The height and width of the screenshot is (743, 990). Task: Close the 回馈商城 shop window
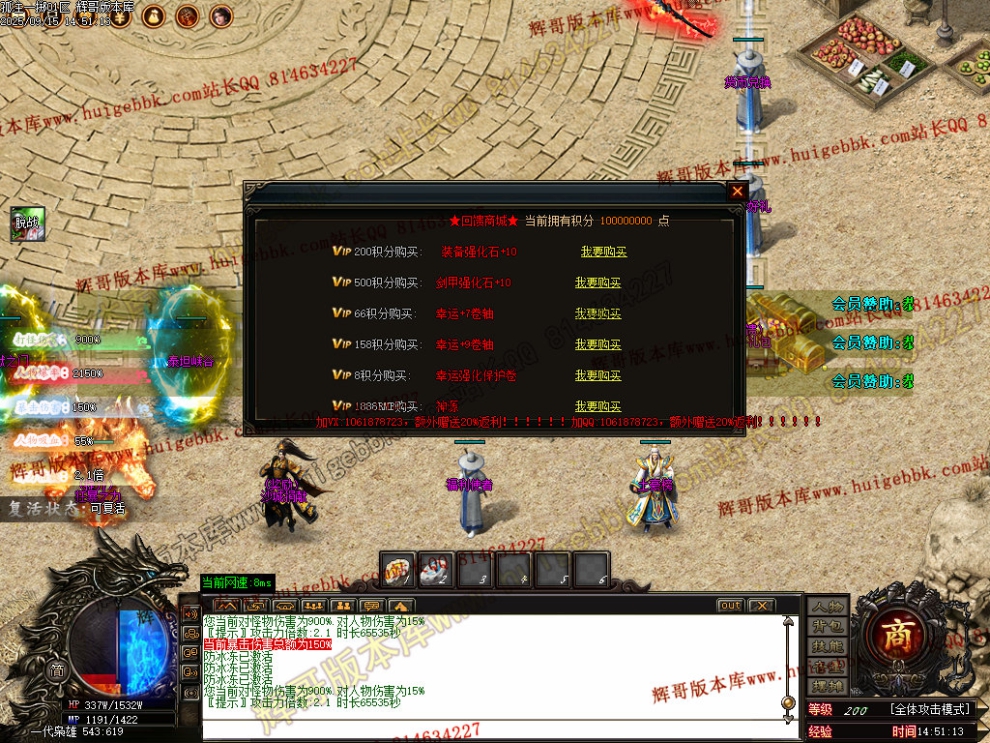click(x=737, y=191)
